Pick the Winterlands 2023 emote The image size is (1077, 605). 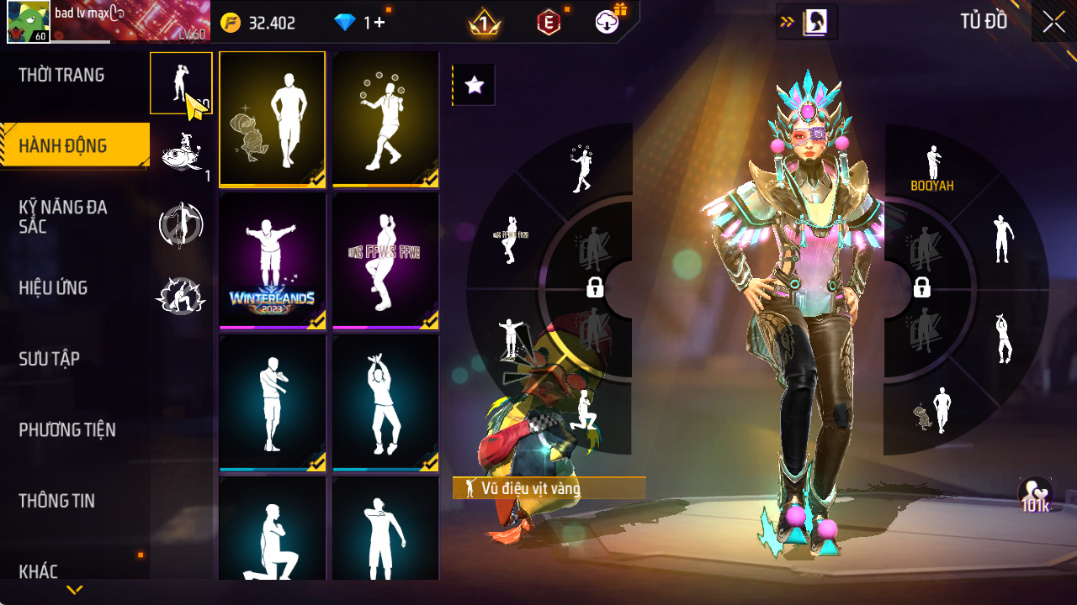(272, 261)
